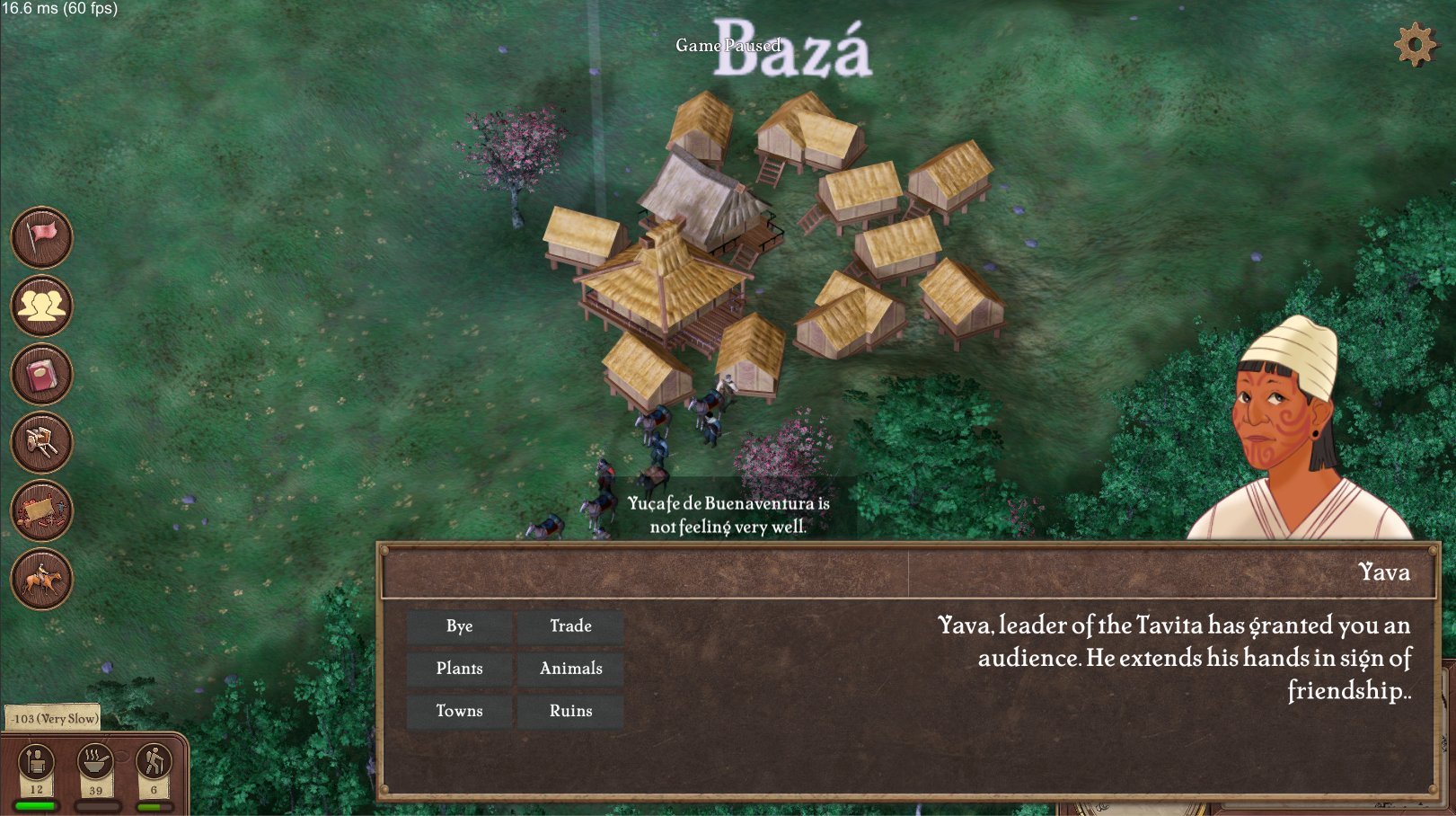The width and height of the screenshot is (1456, 816).
Task: Click the horse rider icon button
Action: tap(41, 579)
